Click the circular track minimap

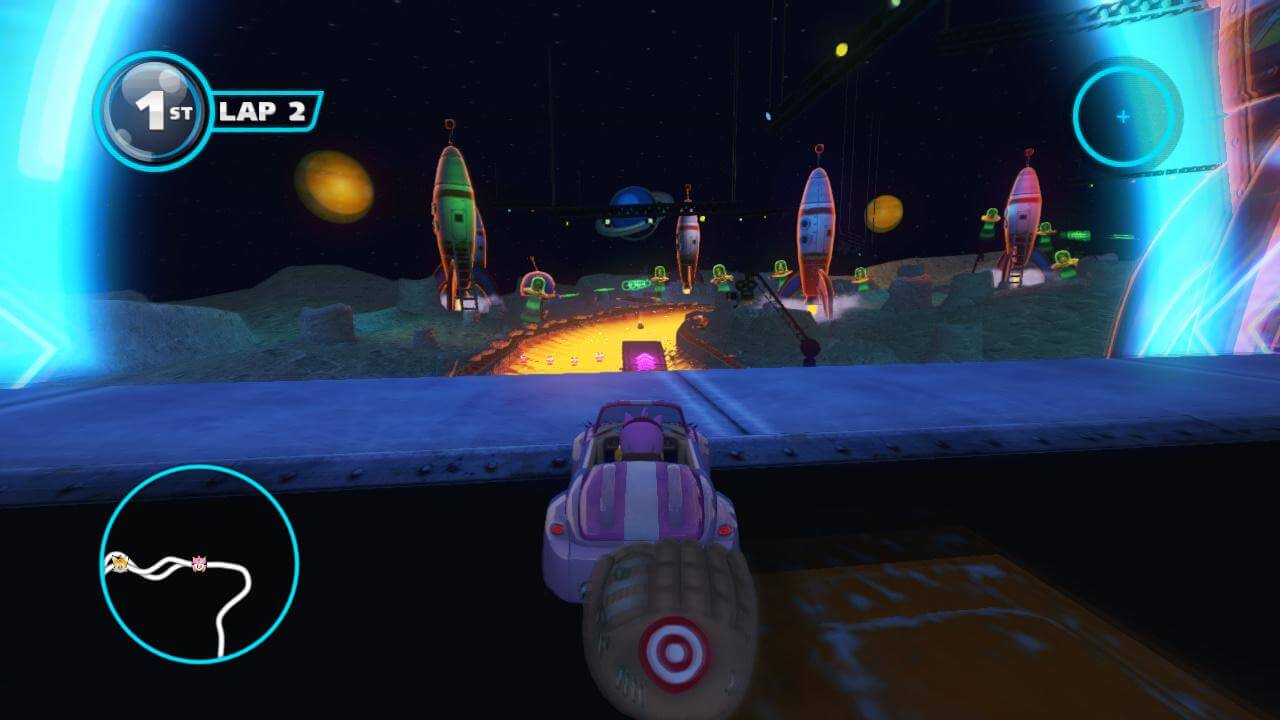[199, 563]
